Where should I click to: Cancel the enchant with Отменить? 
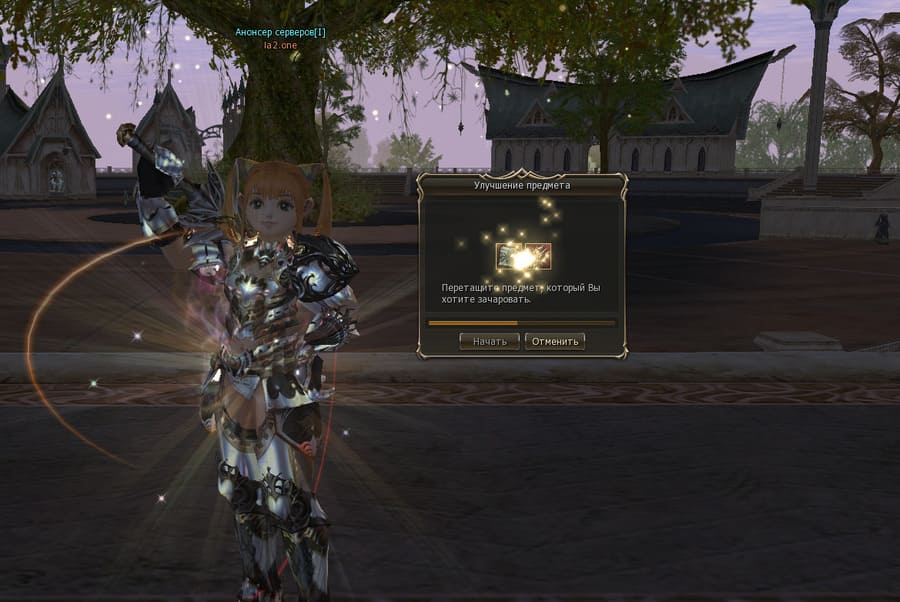555,341
